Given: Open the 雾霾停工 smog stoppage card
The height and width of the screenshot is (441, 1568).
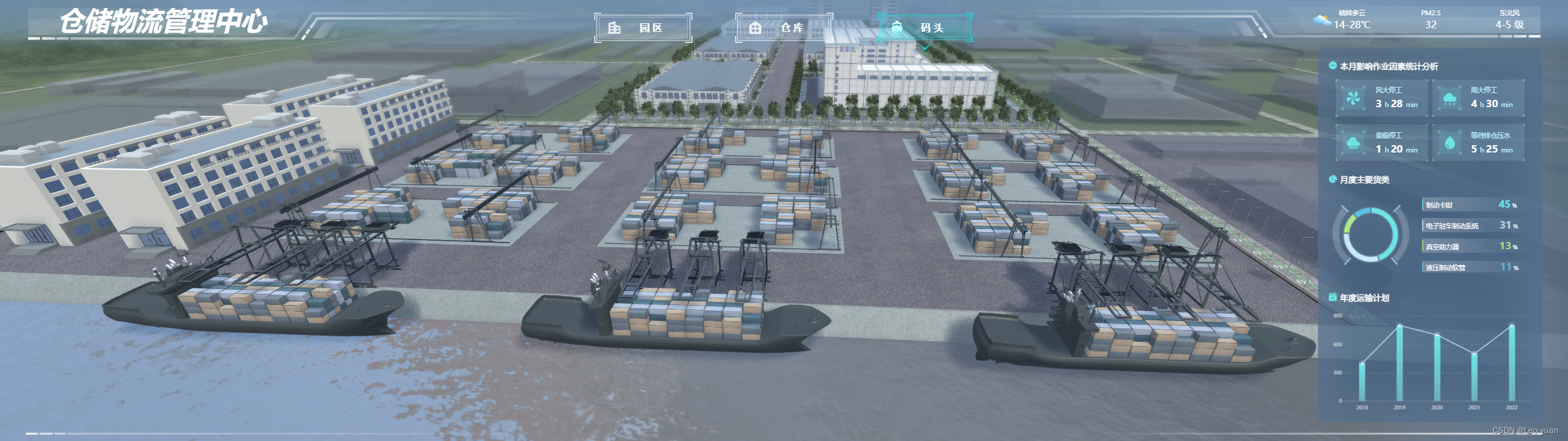Looking at the screenshot, I should tap(1382, 143).
